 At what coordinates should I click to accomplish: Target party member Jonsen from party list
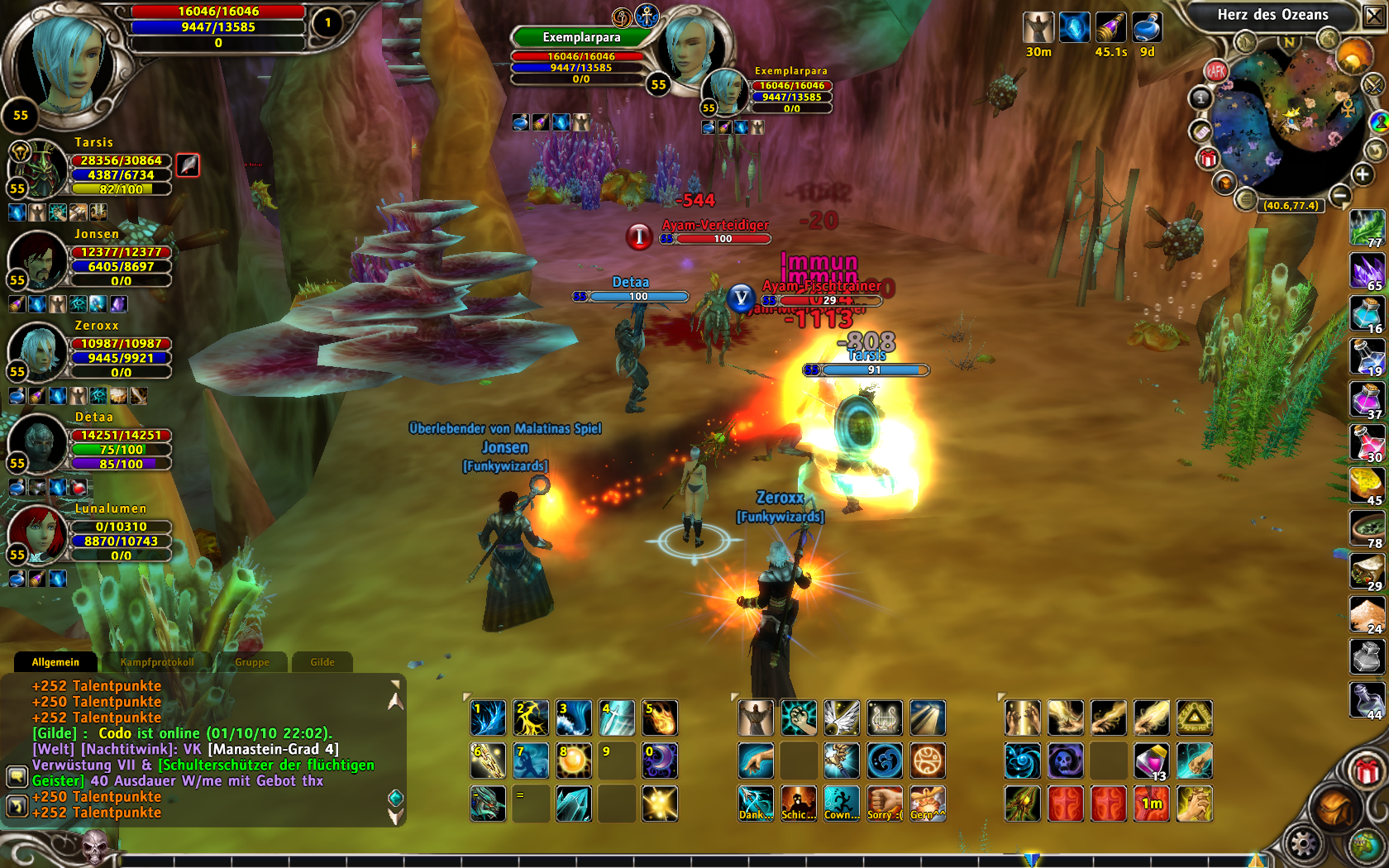coord(37,259)
